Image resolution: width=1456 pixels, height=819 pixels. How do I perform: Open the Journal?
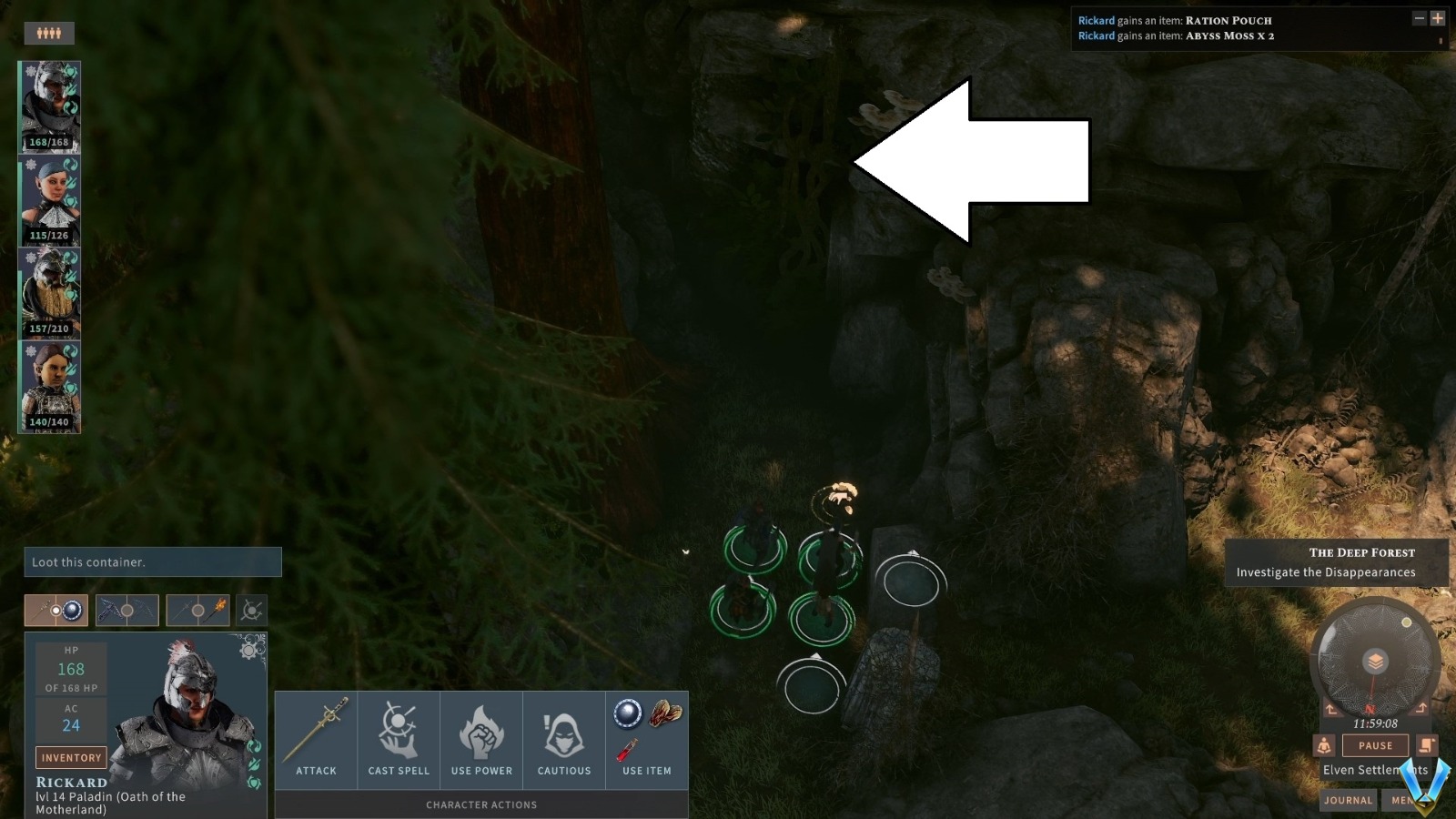pyautogui.click(x=1348, y=800)
